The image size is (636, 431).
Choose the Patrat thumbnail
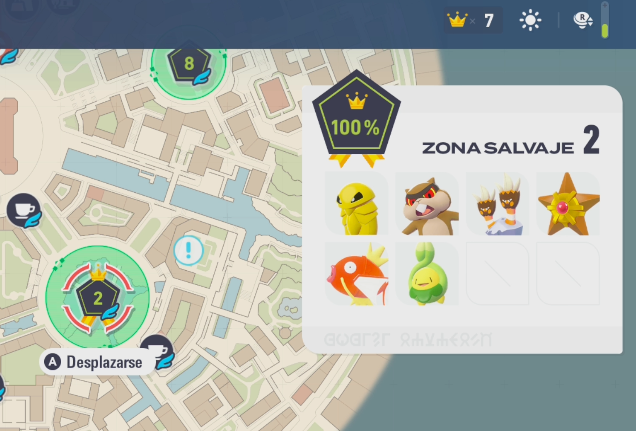pos(427,204)
